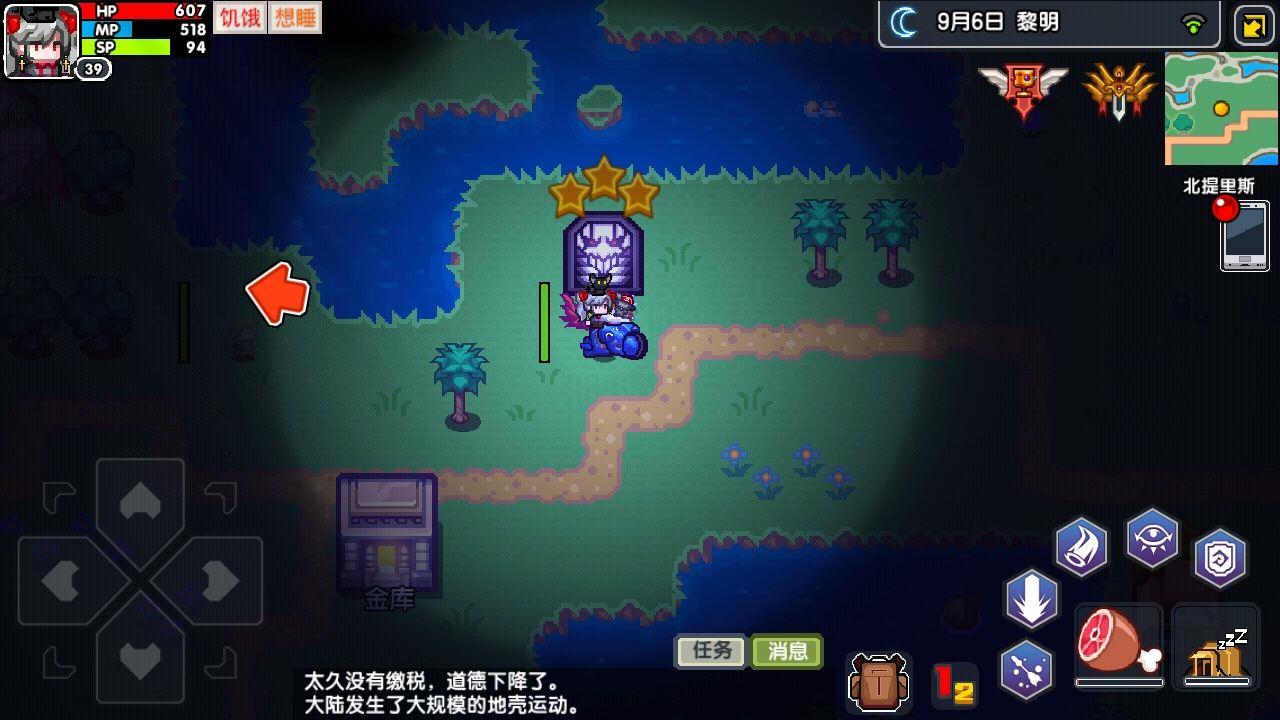The width and height of the screenshot is (1280, 720).
Task: Switch to the 任务 quest tab
Action: pos(709,649)
